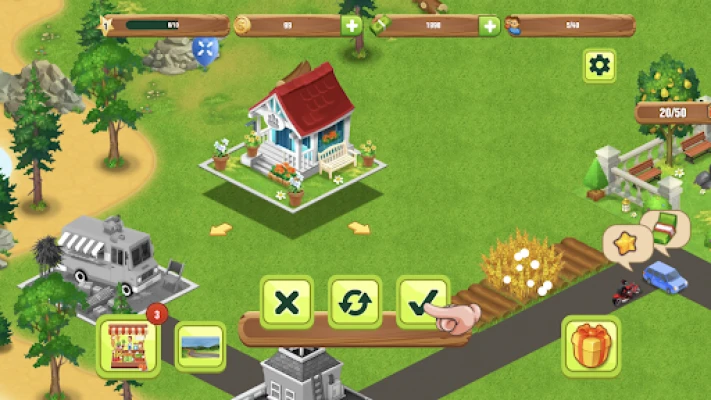Rotate the building using the circular arrows
The height and width of the screenshot is (400, 711).
click(355, 302)
